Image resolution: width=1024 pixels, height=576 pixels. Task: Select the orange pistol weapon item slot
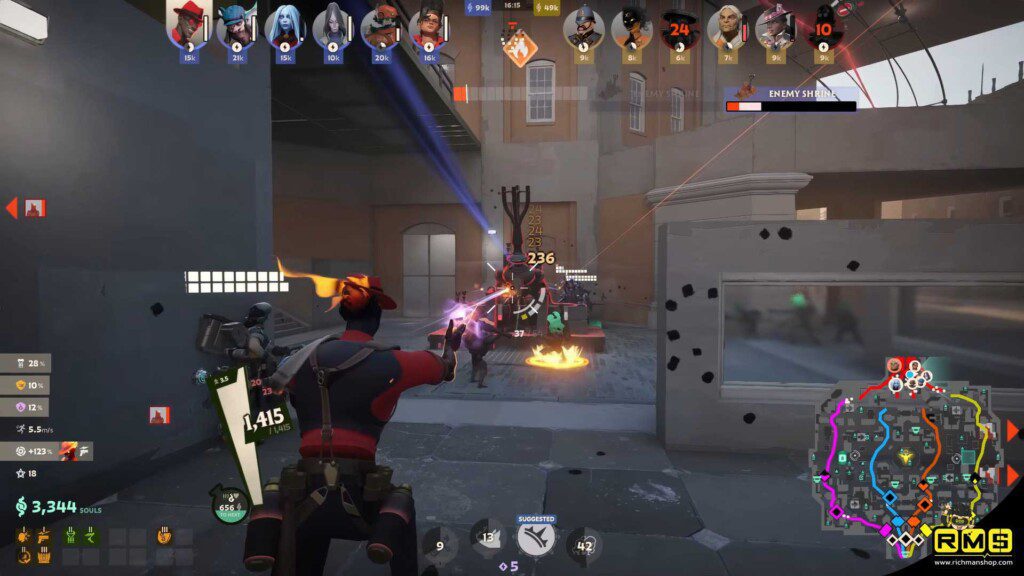(x=44, y=536)
